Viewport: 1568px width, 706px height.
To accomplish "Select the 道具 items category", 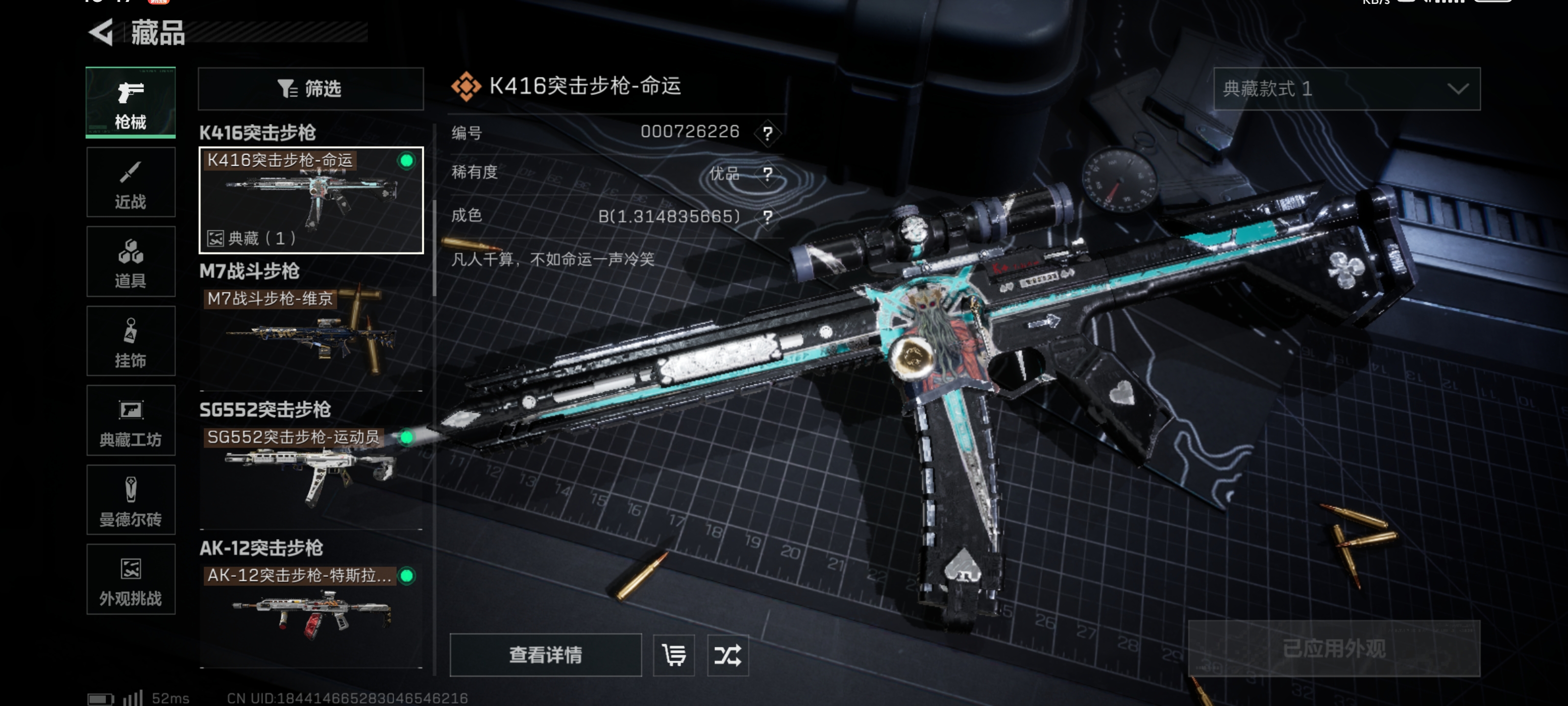I will pyautogui.click(x=131, y=262).
